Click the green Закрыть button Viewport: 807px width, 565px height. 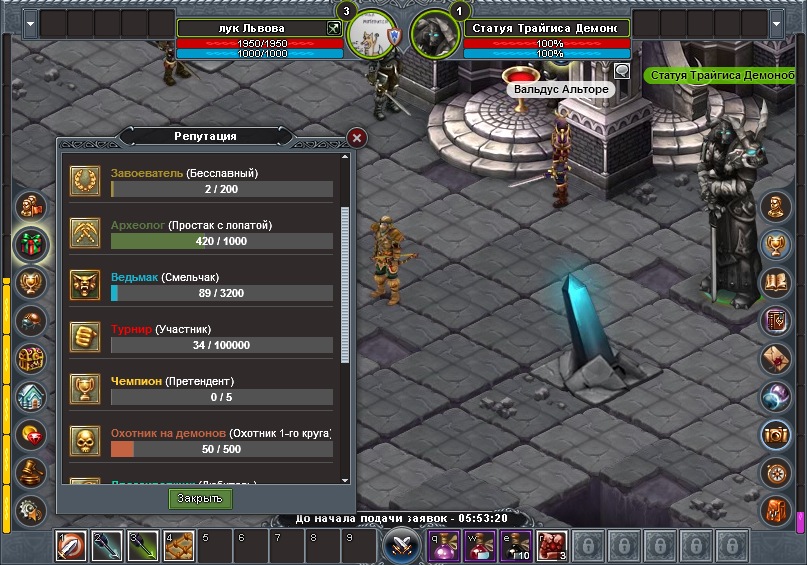200,498
